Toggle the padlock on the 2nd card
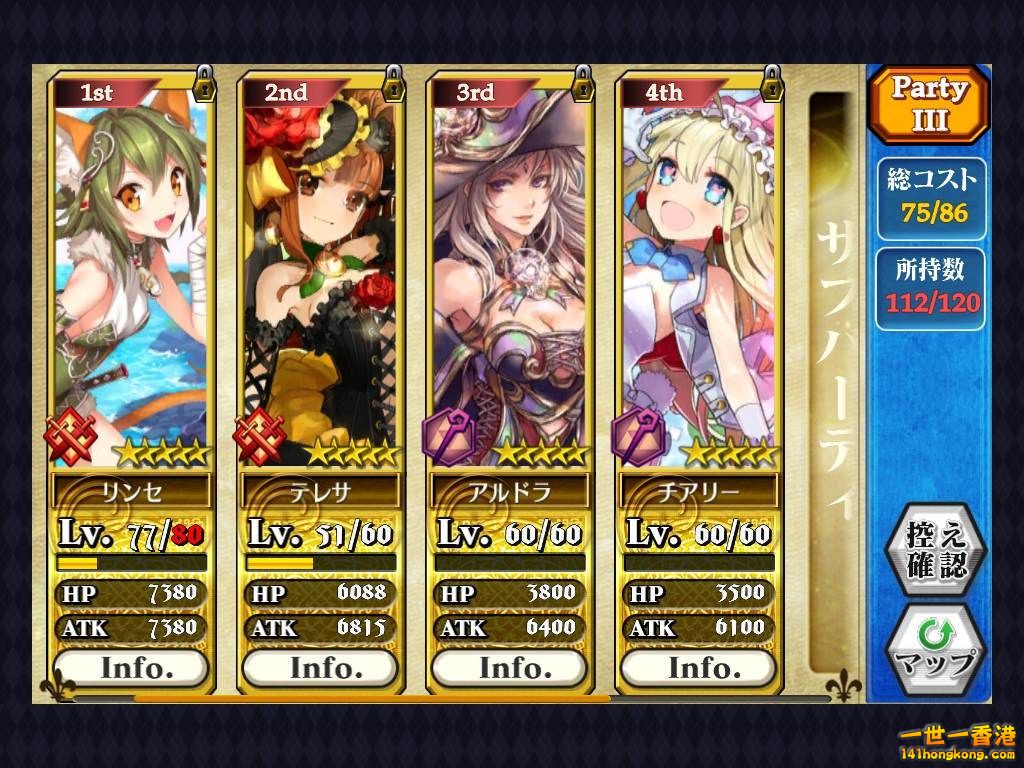The height and width of the screenshot is (768, 1024). (x=394, y=83)
